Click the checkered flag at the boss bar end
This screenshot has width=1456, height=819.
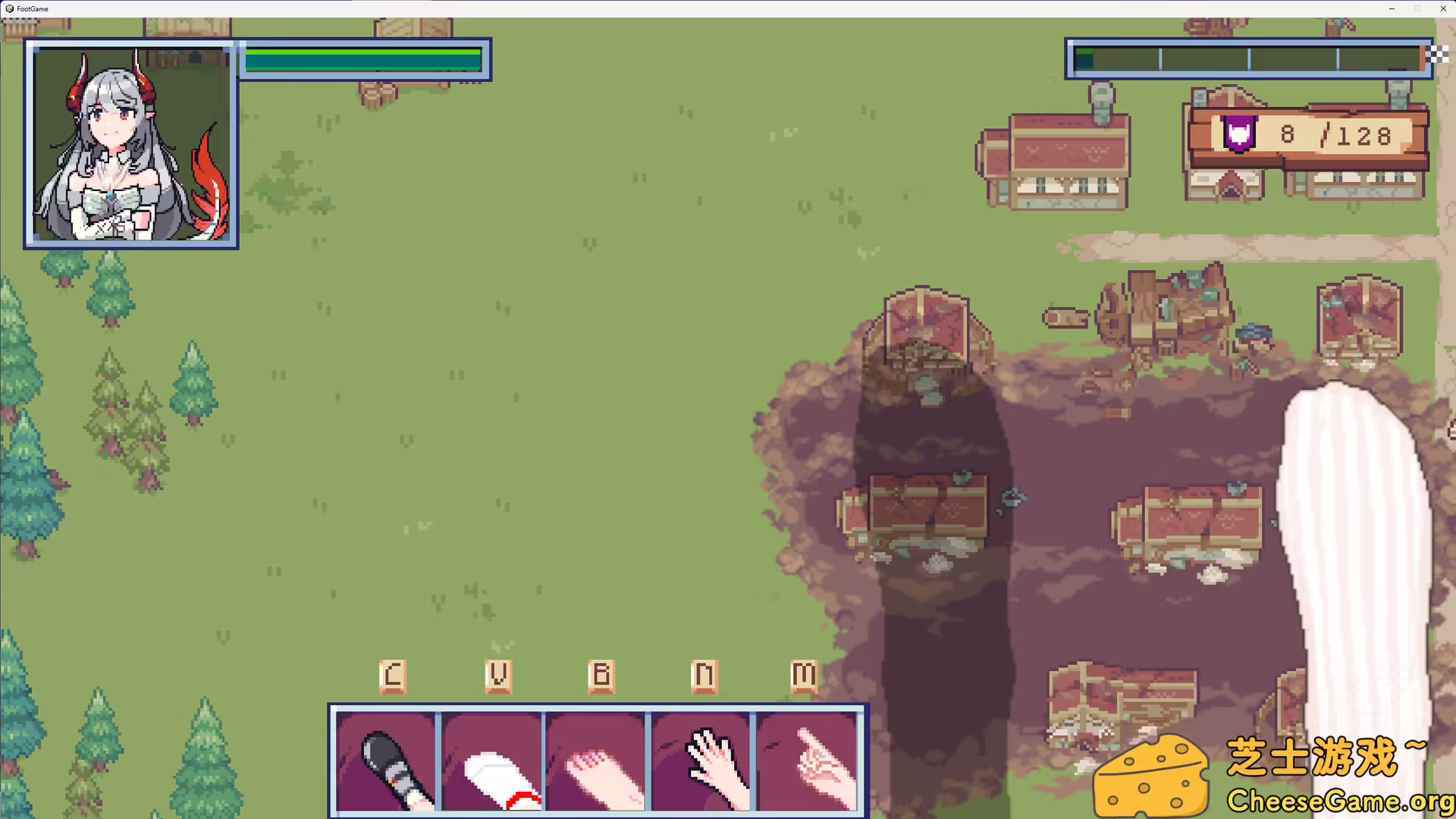pyautogui.click(x=1437, y=54)
